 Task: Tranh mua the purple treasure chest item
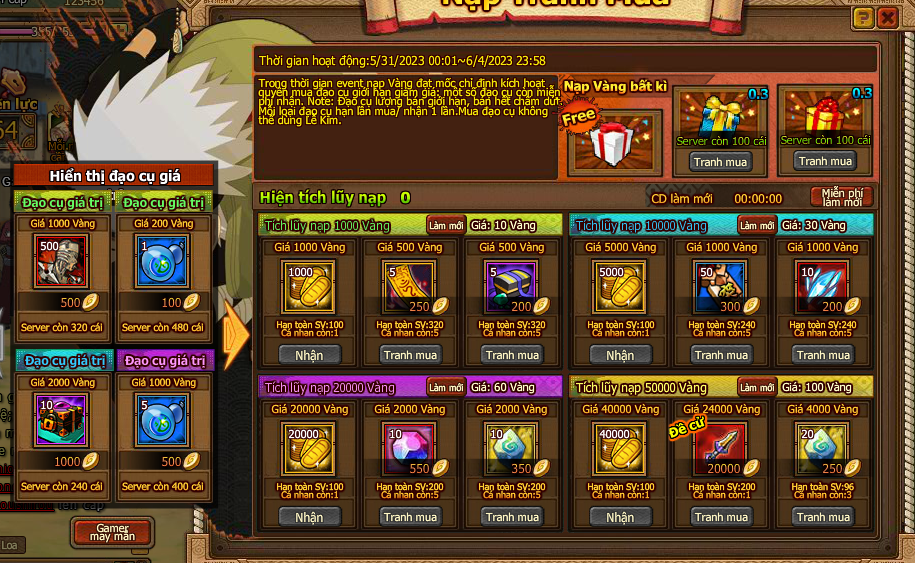[x=512, y=355]
